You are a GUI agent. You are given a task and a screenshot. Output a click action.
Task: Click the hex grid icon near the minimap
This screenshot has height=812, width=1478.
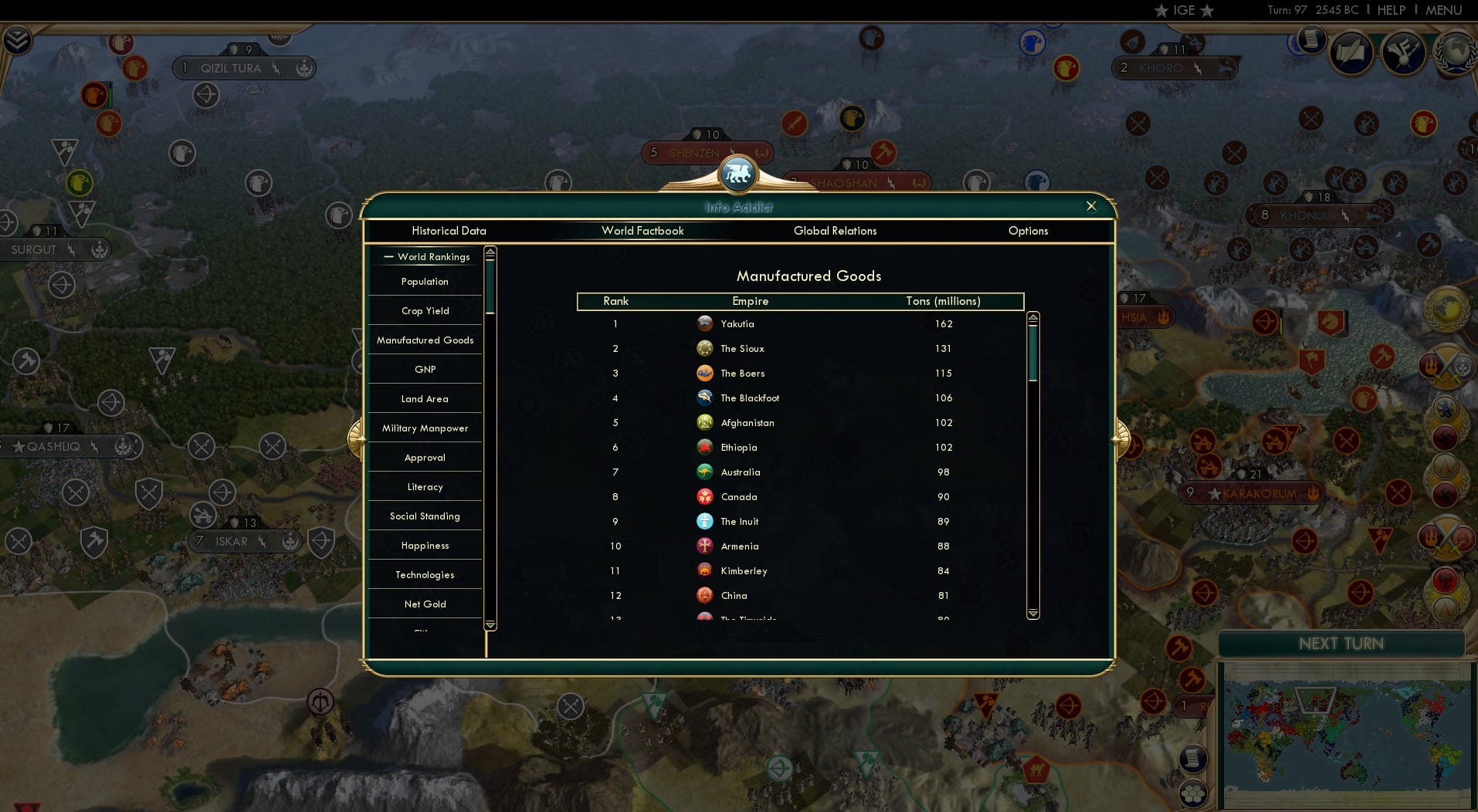1193,793
